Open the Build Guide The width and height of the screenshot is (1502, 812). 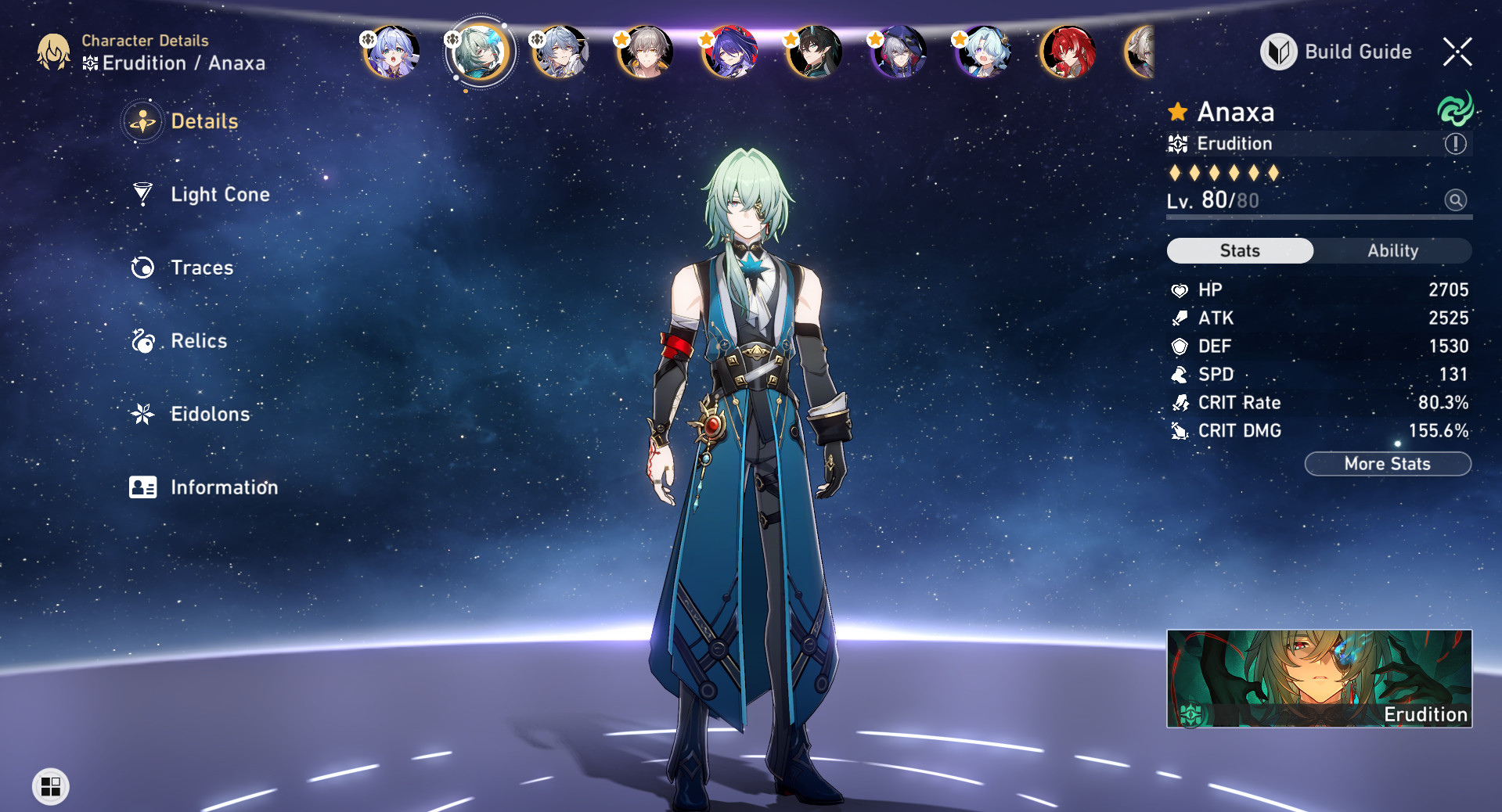1336,52
